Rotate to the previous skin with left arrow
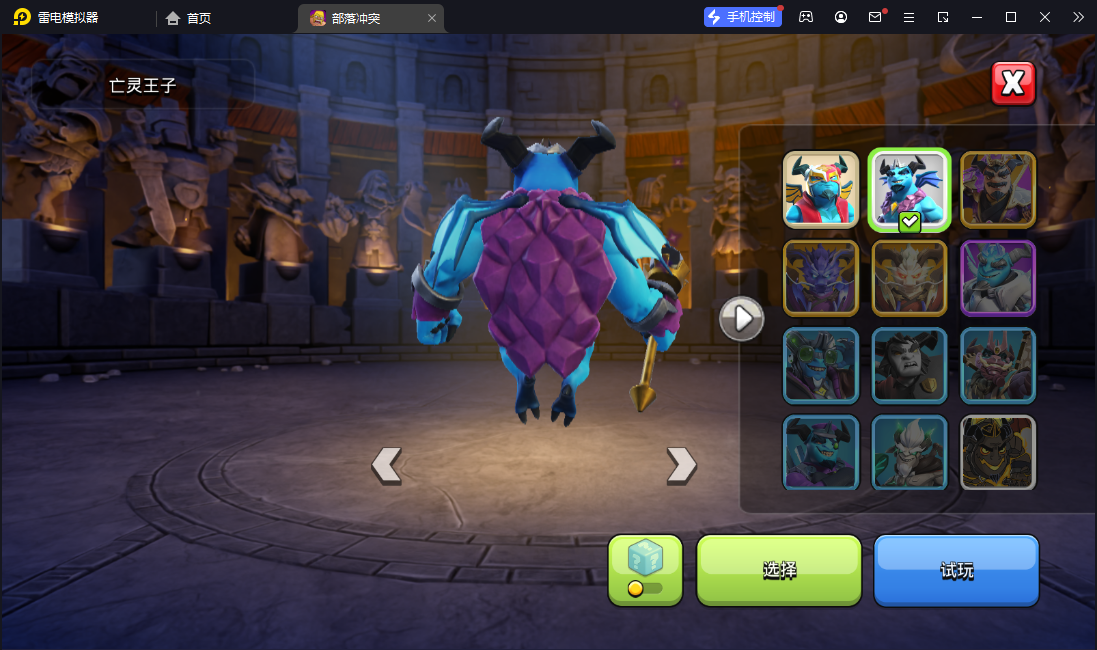 (x=387, y=465)
